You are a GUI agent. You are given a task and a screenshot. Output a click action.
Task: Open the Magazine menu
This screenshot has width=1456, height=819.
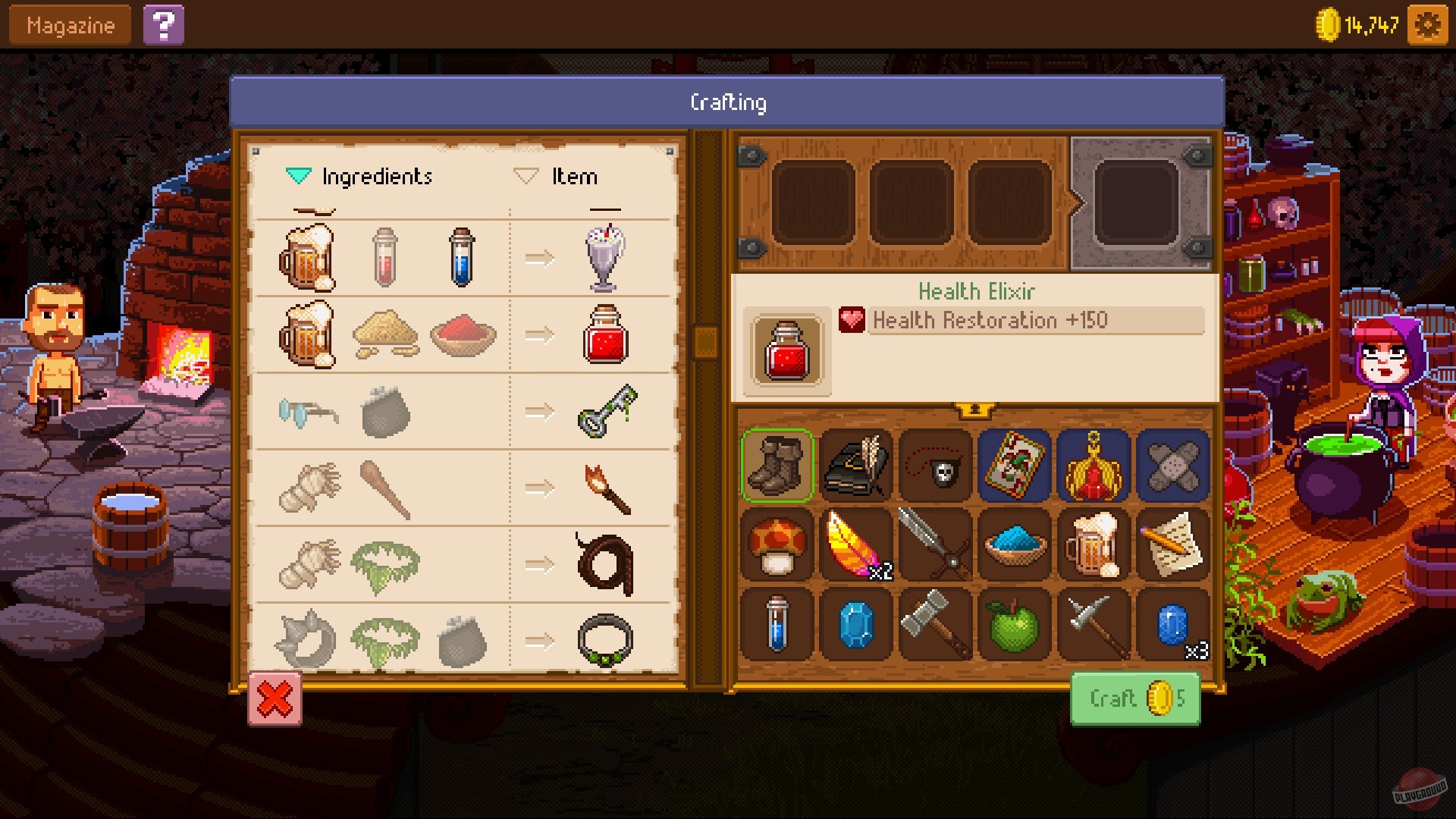click(x=68, y=24)
